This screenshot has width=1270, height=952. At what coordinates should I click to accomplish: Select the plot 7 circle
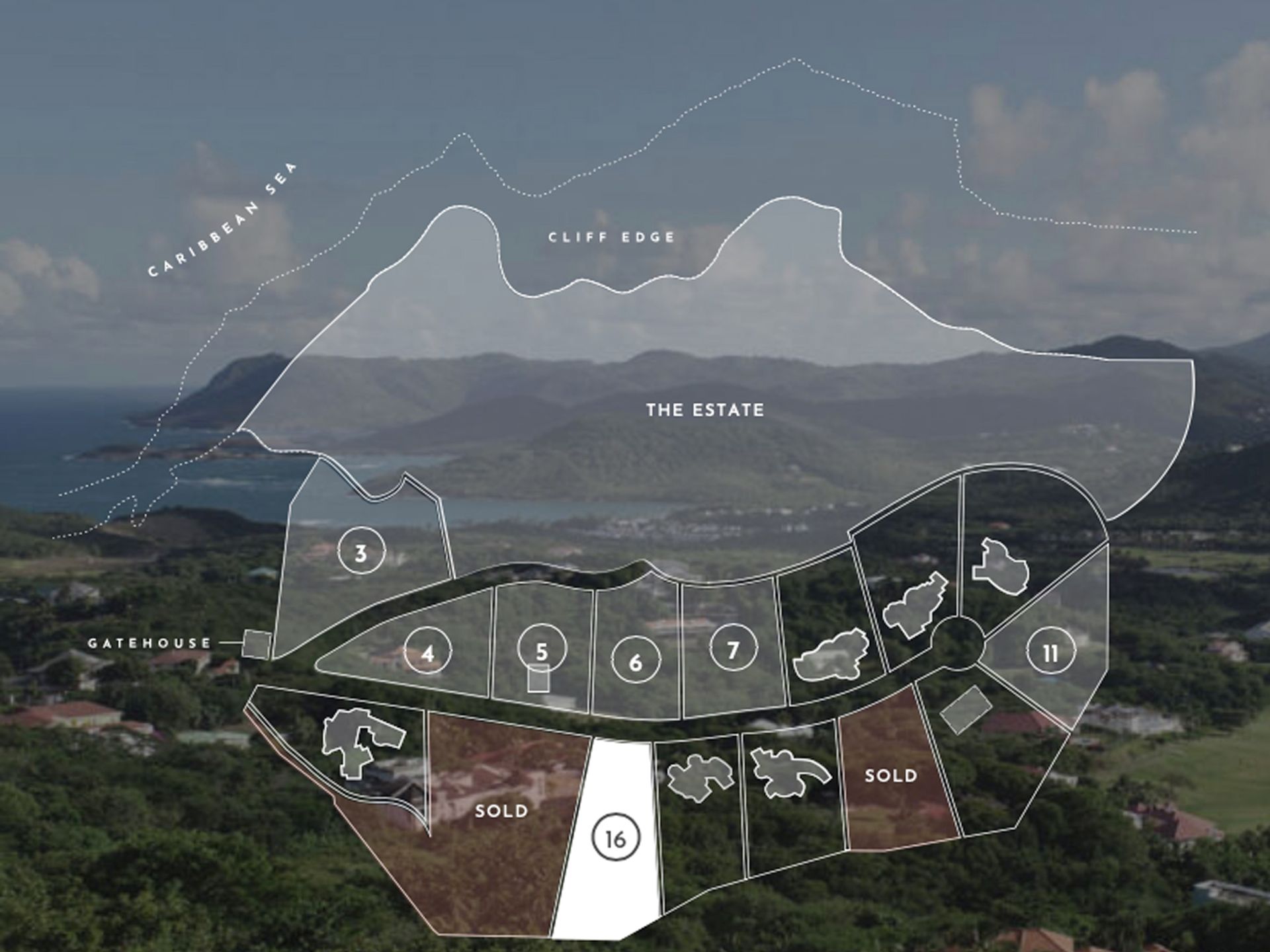[733, 651]
